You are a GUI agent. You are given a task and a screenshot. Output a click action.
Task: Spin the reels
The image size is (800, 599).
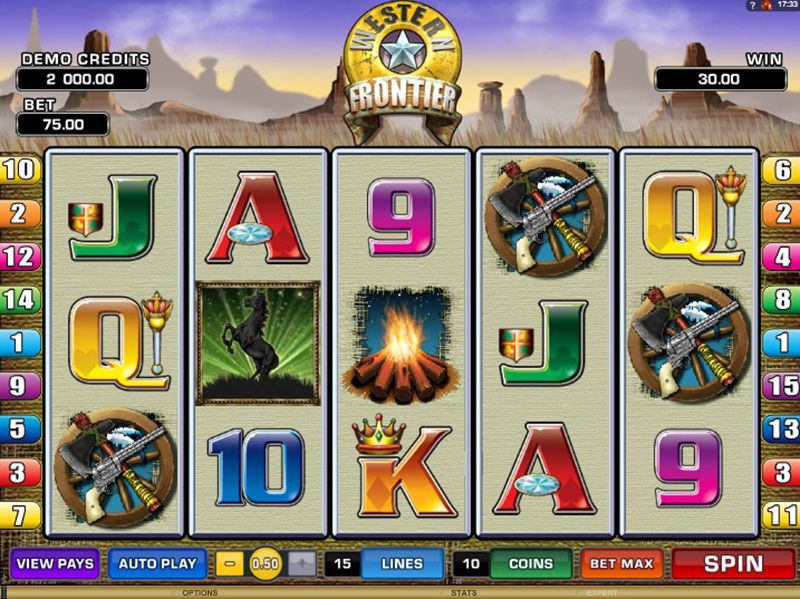(x=734, y=564)
